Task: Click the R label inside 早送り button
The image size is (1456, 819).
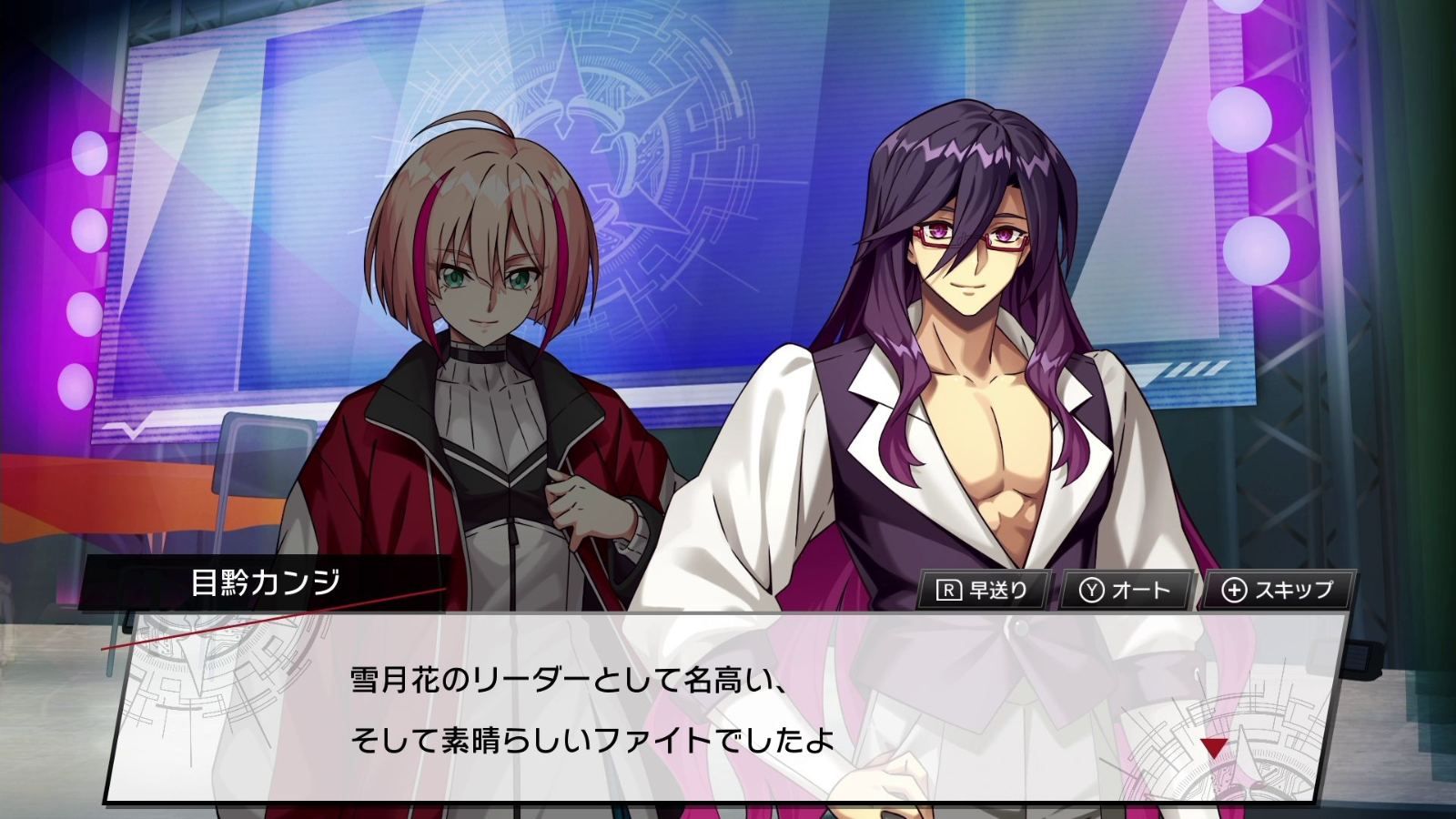Action: (x=950, y=589)
